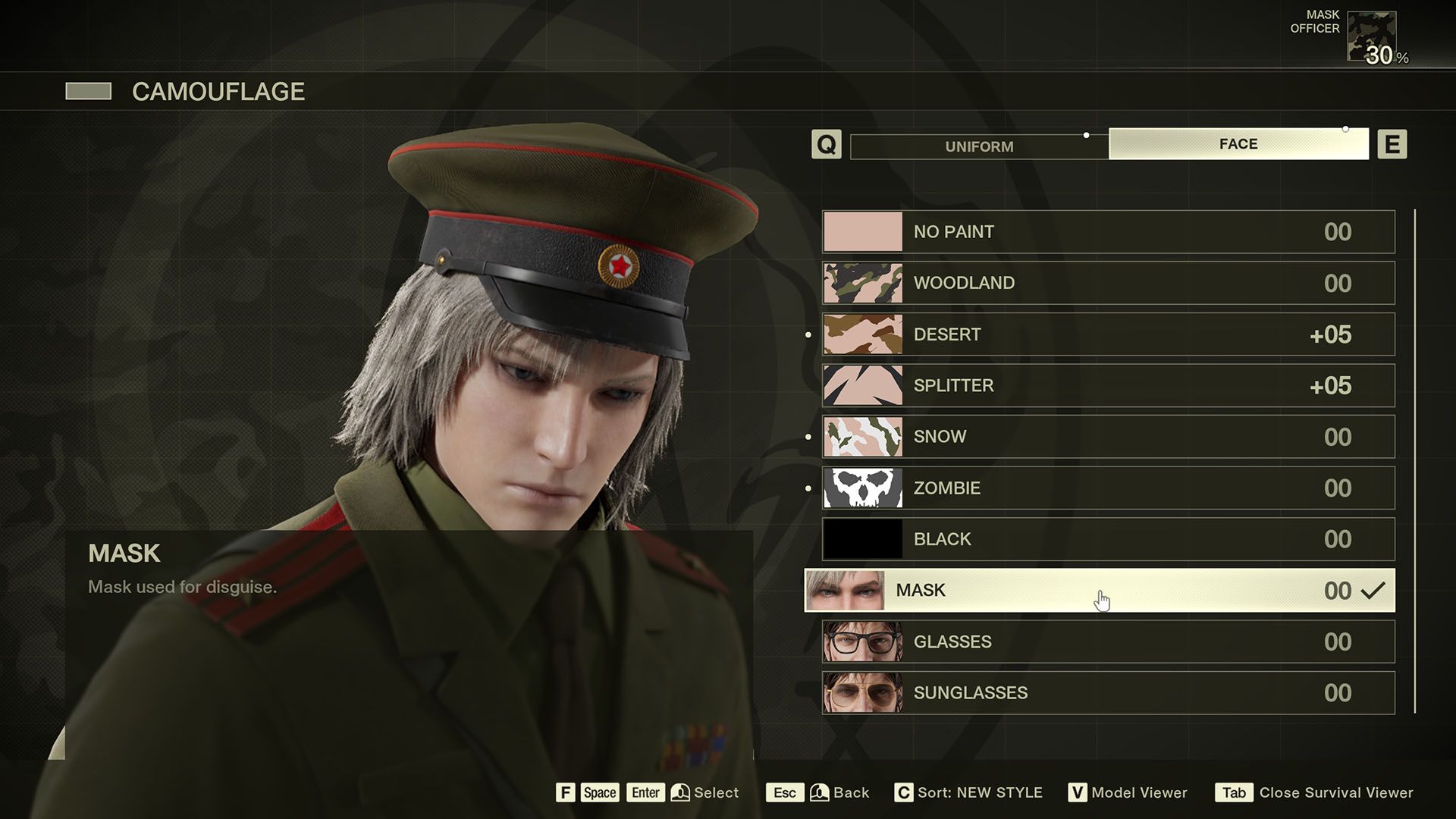1456x819 pixels.
Task: Click the Snow camouflage pattern icon
Action: pos(861,436)
